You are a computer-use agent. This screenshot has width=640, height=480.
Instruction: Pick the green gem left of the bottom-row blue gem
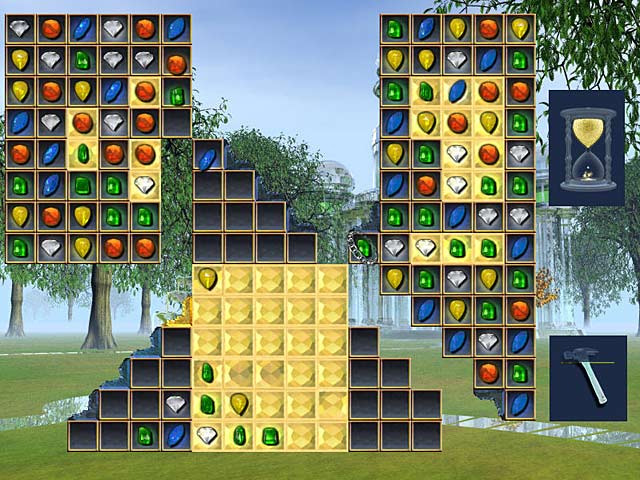[x=146, y=435]
